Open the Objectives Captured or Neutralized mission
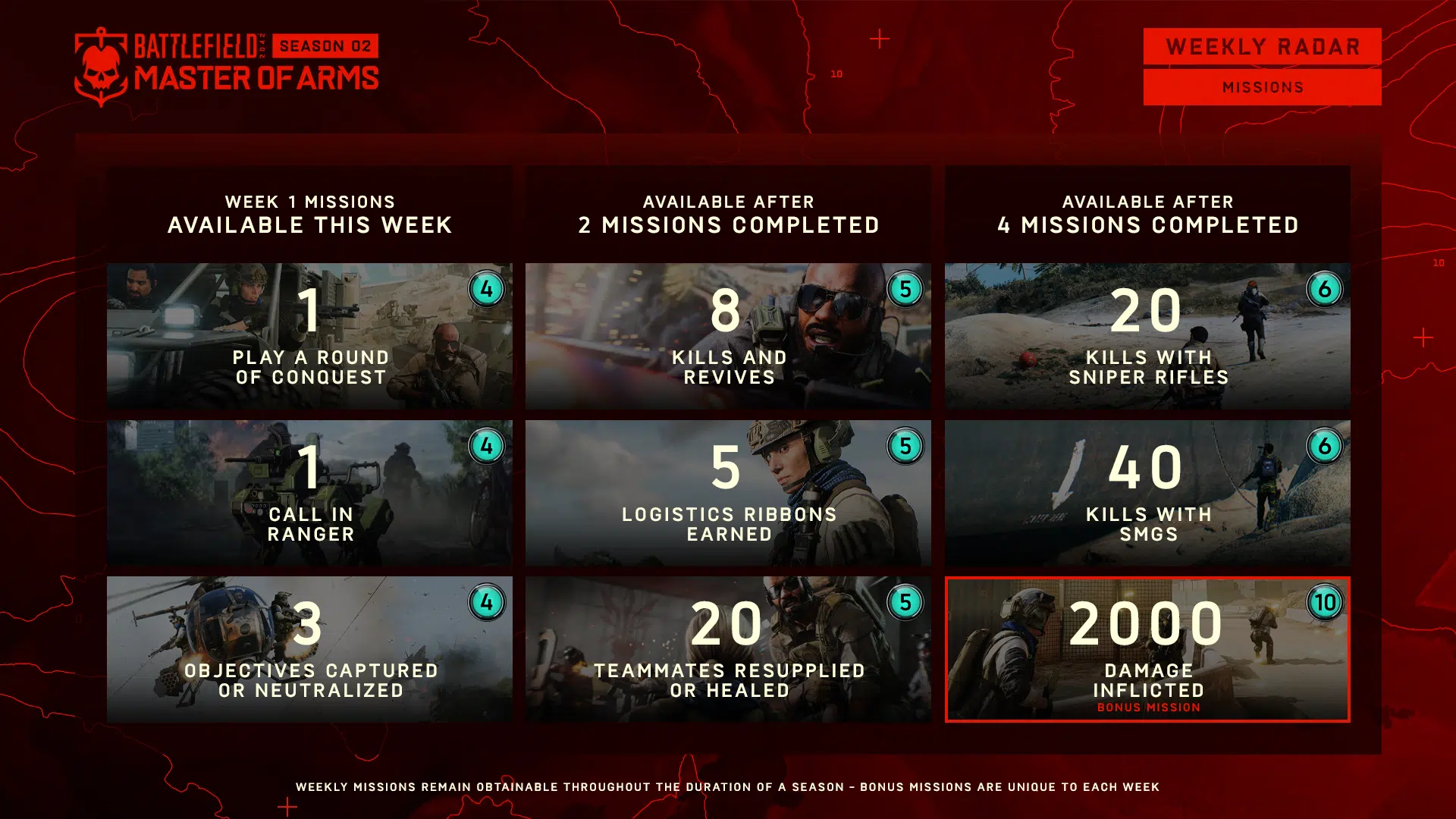 309,649
